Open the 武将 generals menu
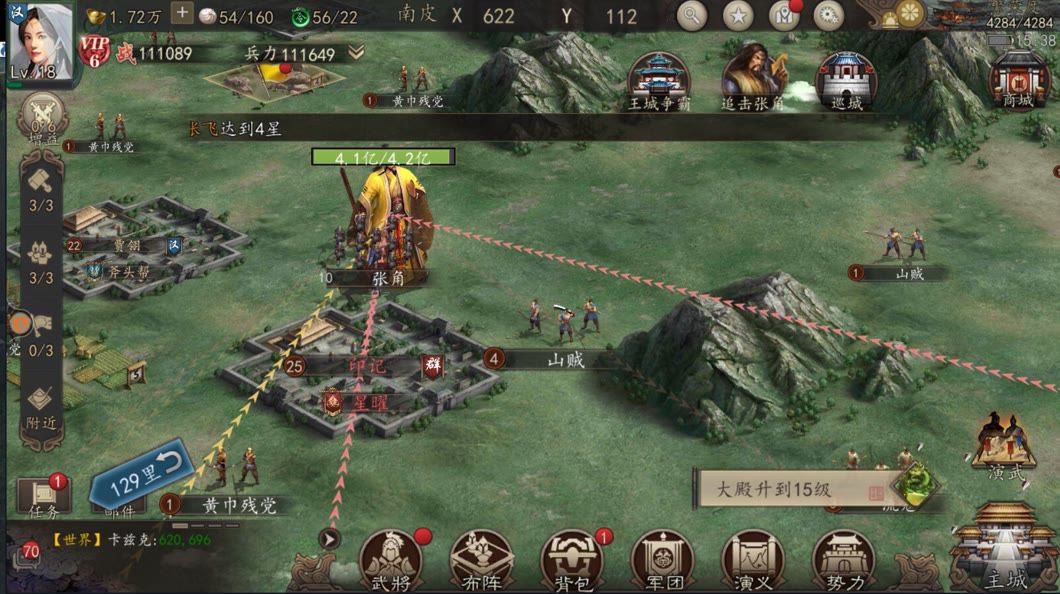Viewport: 1060px width, 594px height. coord(391,559)
